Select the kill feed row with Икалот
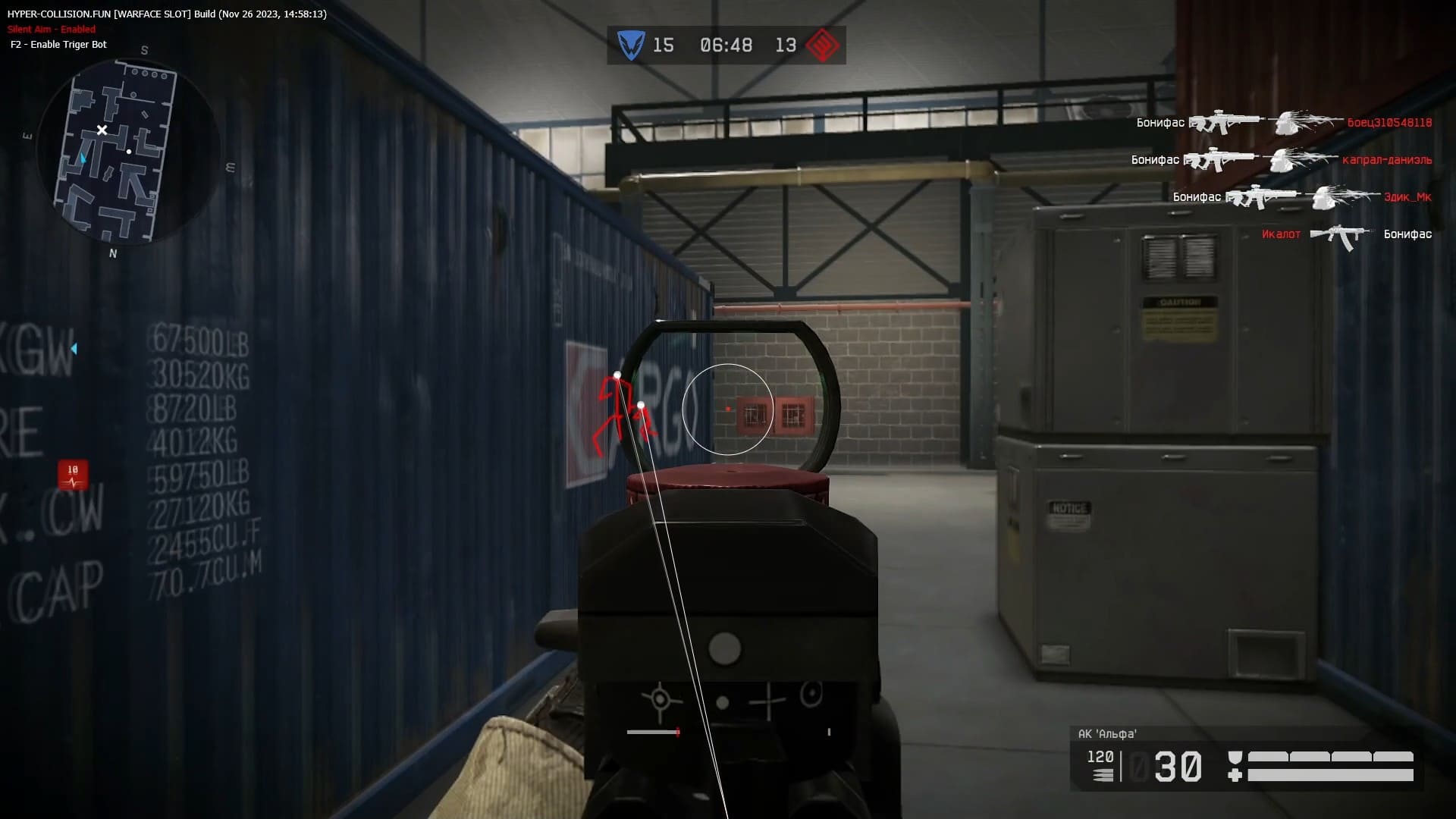 (1346, 234)
